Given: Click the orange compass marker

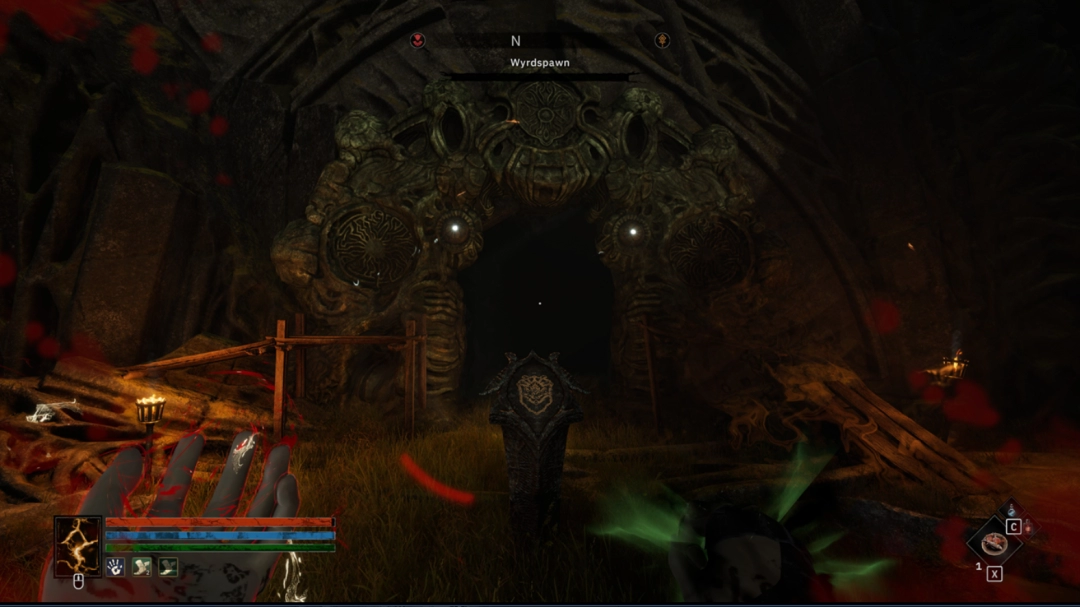Looking at the screenshot, I should tap(662, 40).
